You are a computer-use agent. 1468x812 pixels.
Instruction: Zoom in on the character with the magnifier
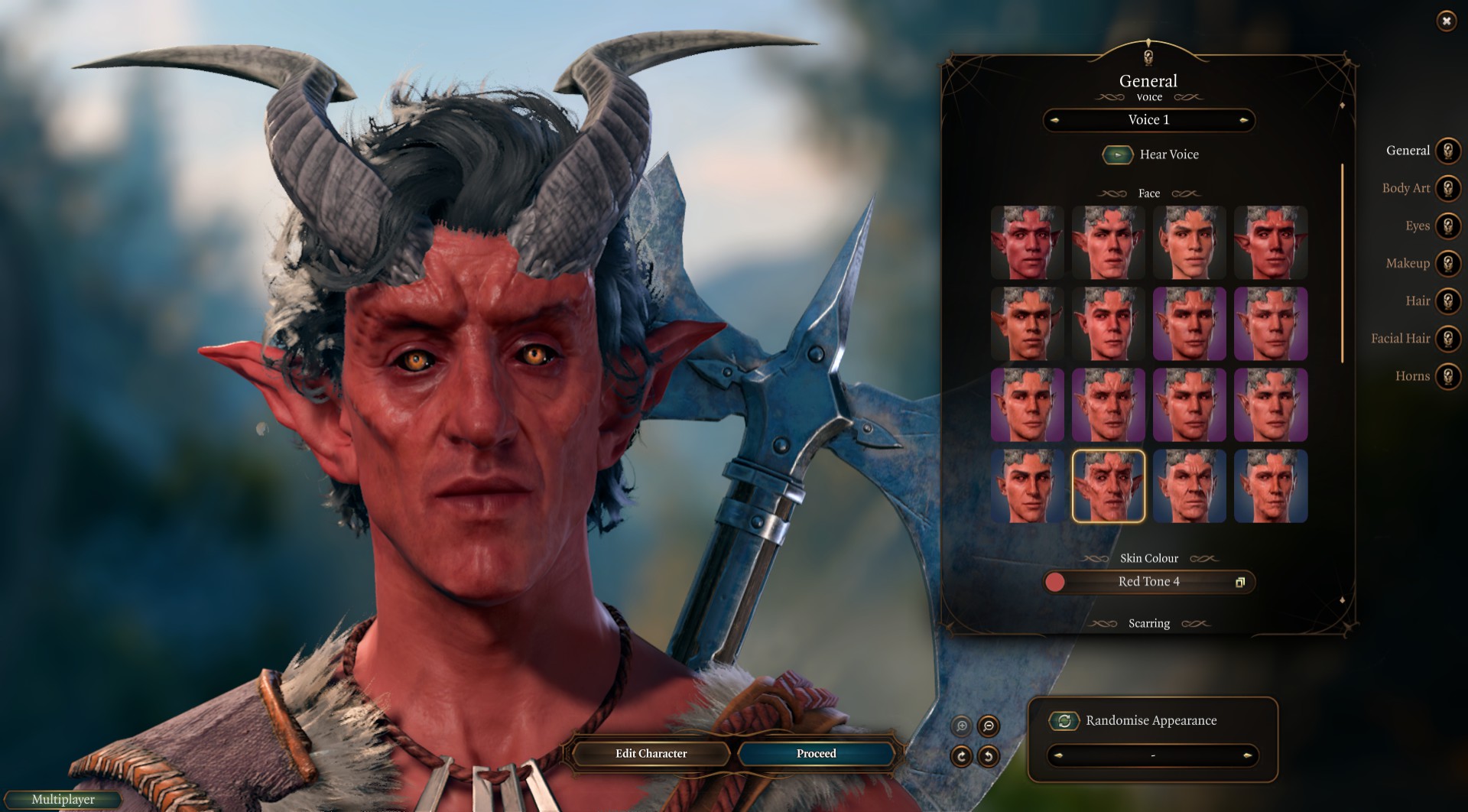point(961,726)
